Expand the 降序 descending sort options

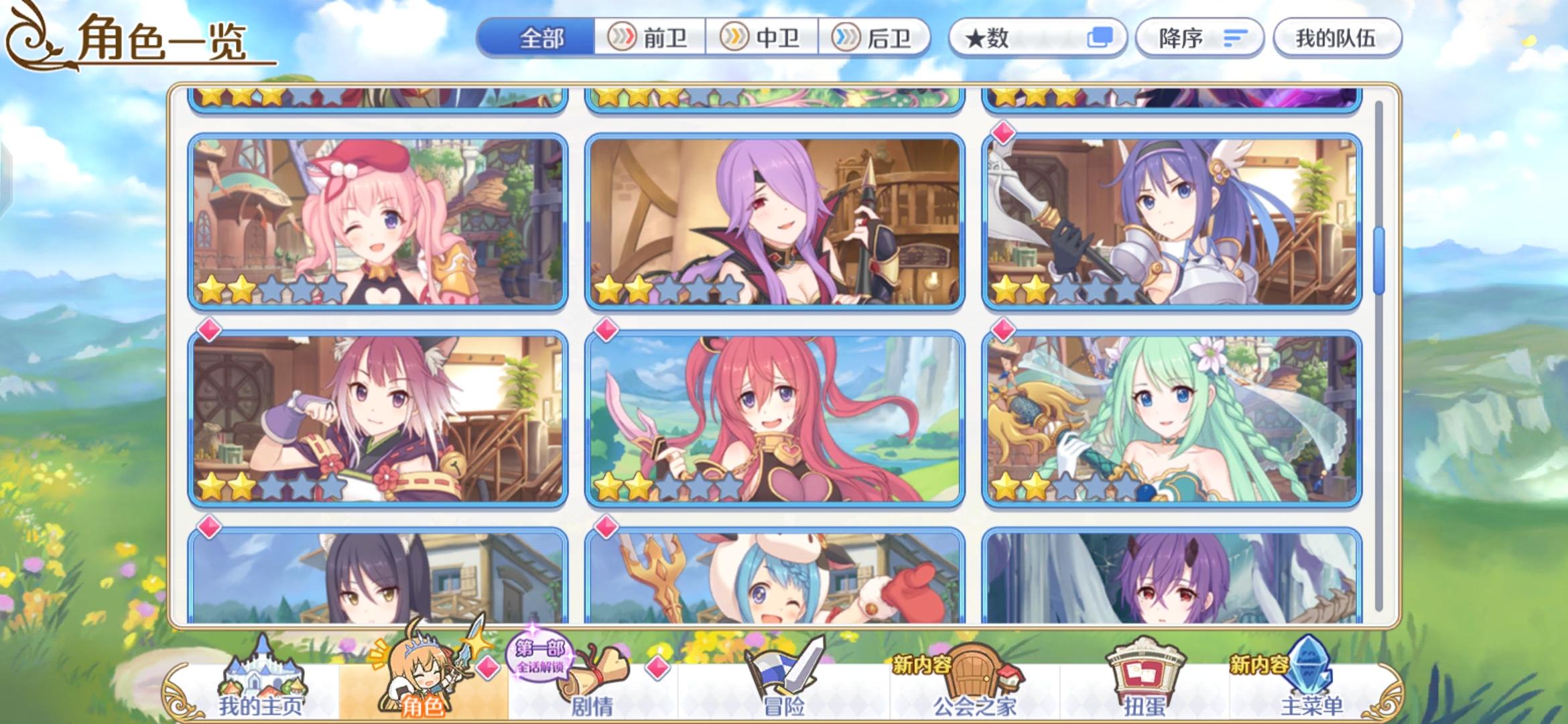[x=1199, y=38]
